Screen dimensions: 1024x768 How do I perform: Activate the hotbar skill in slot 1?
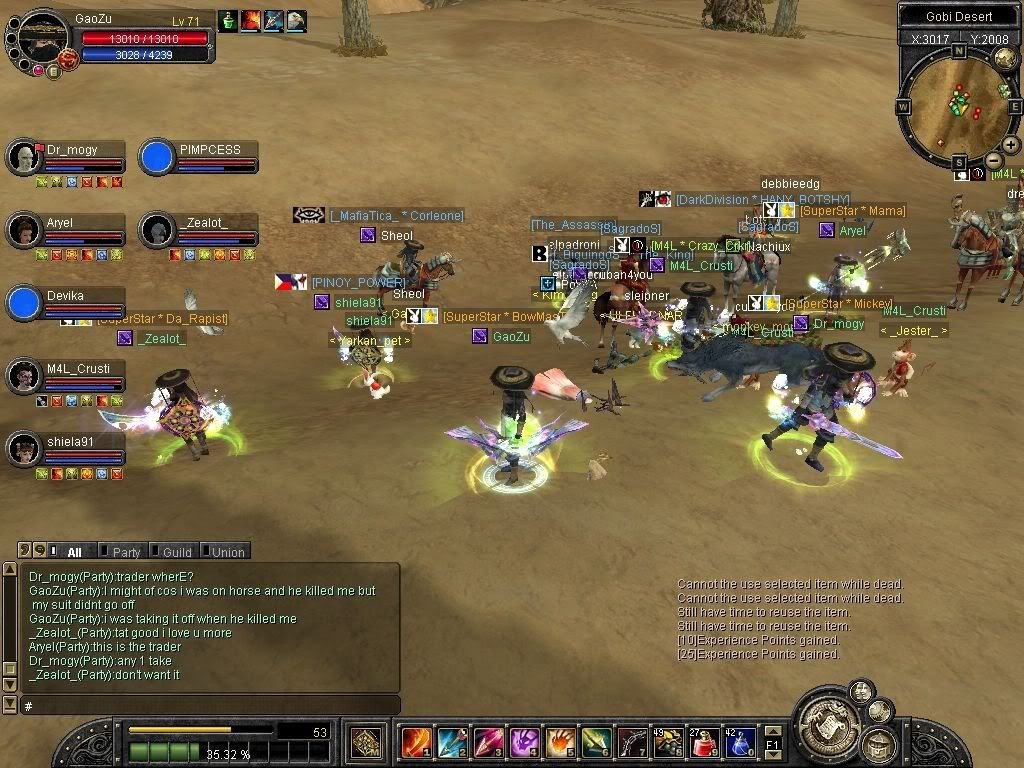click(x=415, y=743)
